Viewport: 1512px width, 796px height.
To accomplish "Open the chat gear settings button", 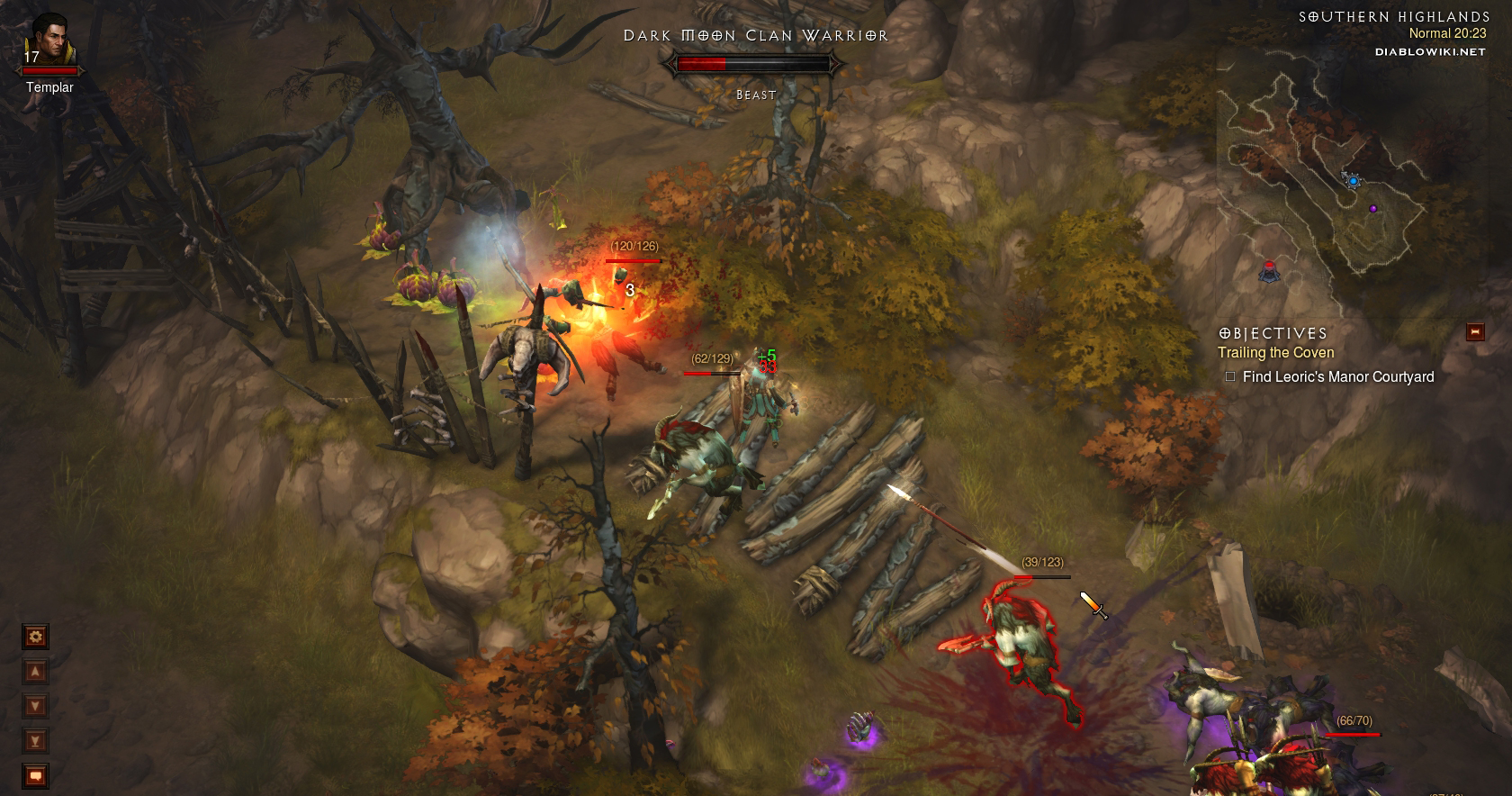I will point(35,638).
